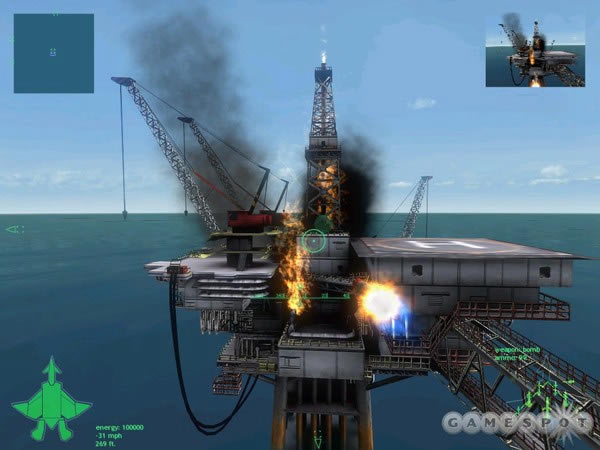Open the target camera view thumbnail
Screen dimensions: 600x450
pos(535,50)
